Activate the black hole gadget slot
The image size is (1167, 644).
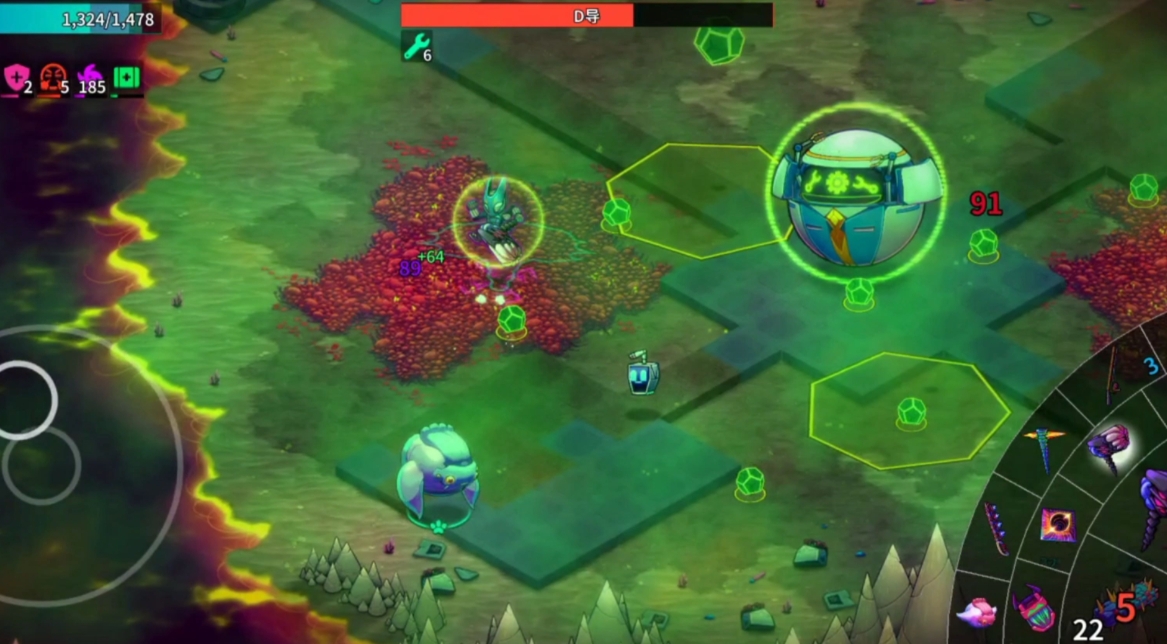point(1056,523)
